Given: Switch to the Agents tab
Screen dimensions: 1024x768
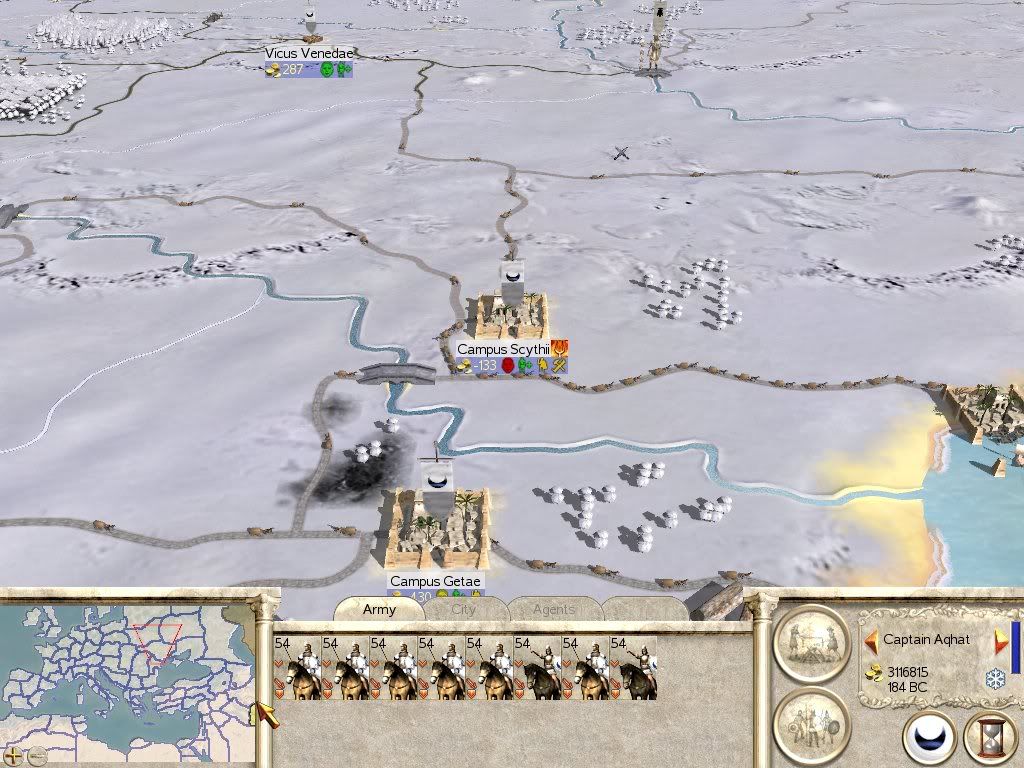Looking at the screenshot, I should [x=553, y=609].
